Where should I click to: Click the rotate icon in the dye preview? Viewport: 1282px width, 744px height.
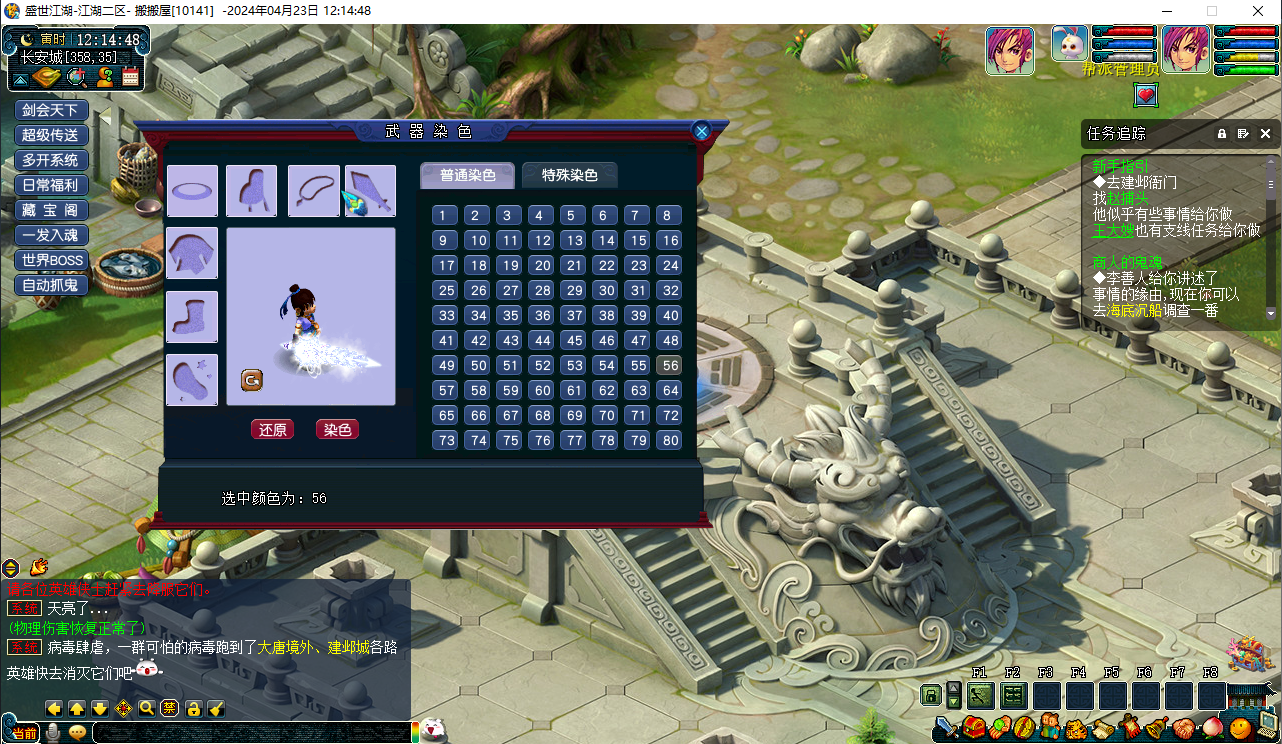pos(253,380)
